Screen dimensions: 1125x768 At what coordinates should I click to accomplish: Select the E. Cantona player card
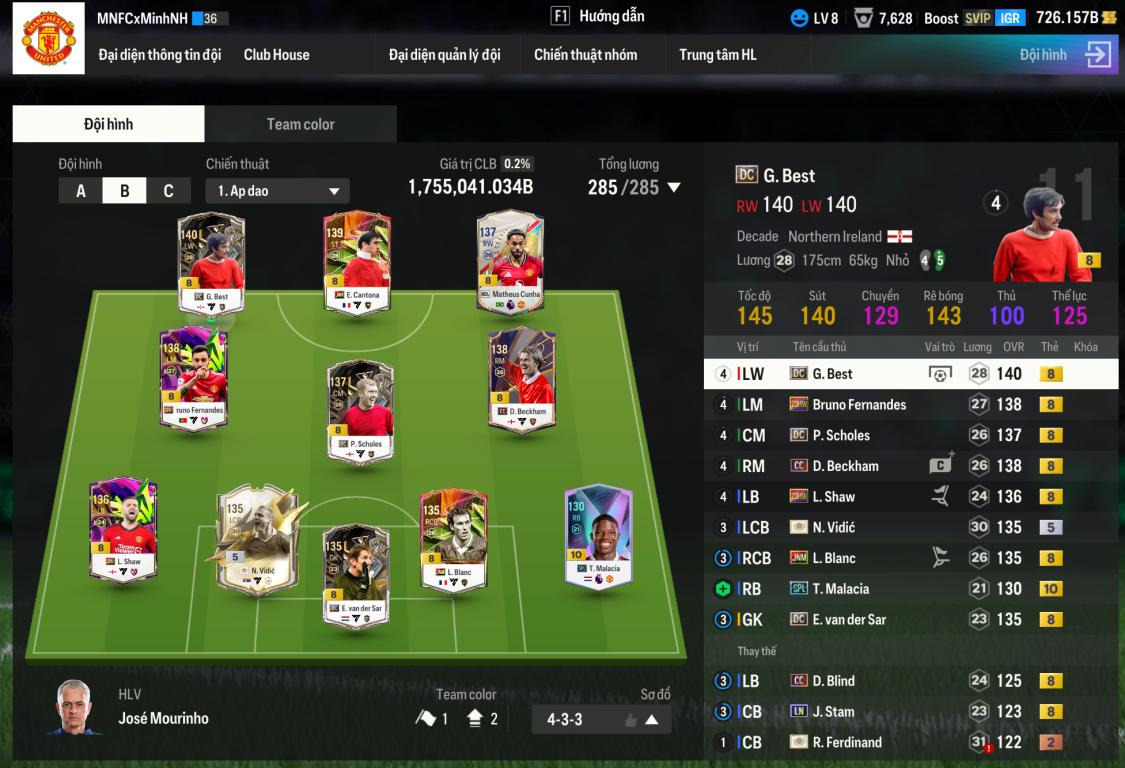pos(356,262)
